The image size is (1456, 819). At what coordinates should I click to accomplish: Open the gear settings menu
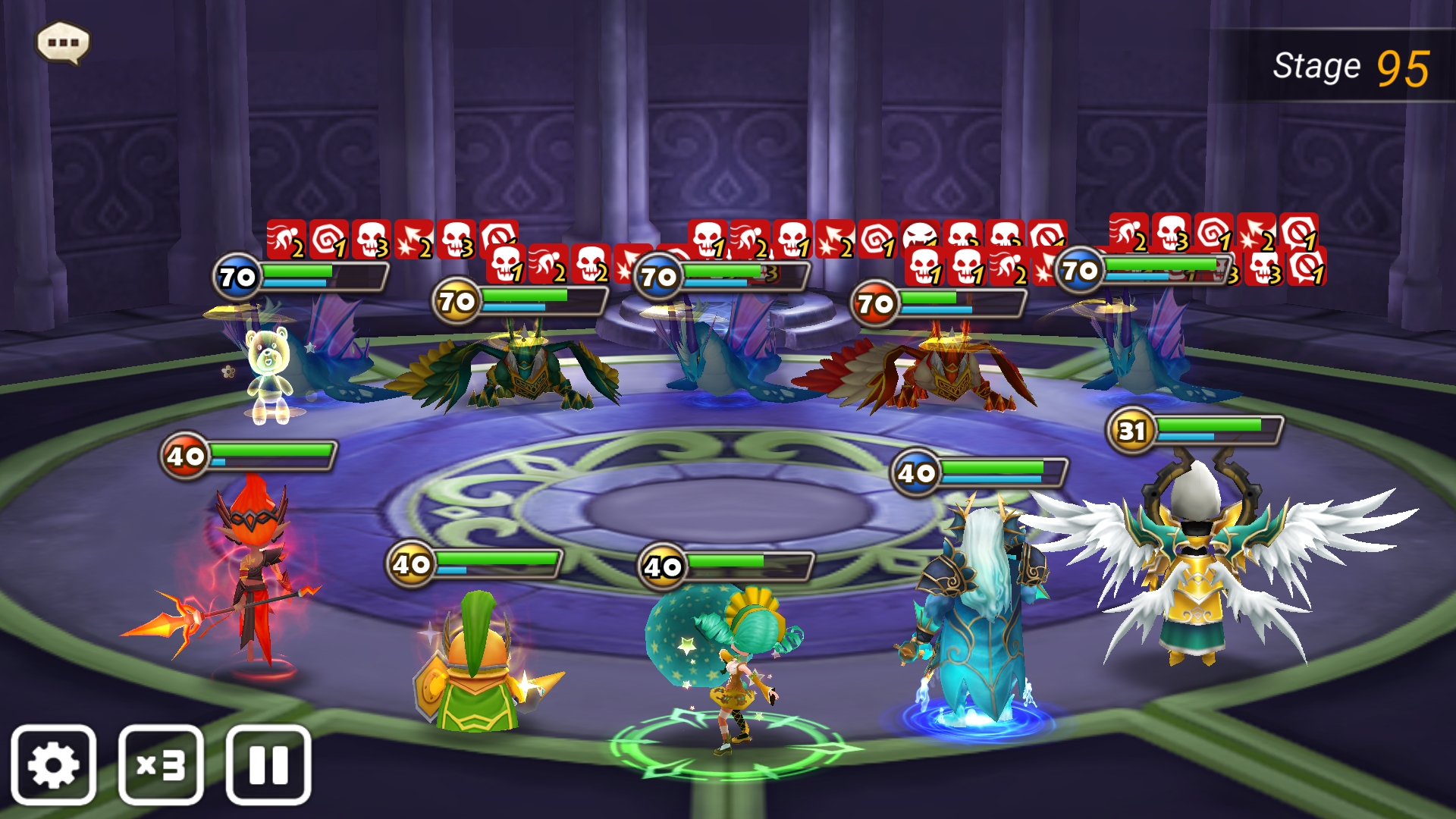(x=53, y=764)
